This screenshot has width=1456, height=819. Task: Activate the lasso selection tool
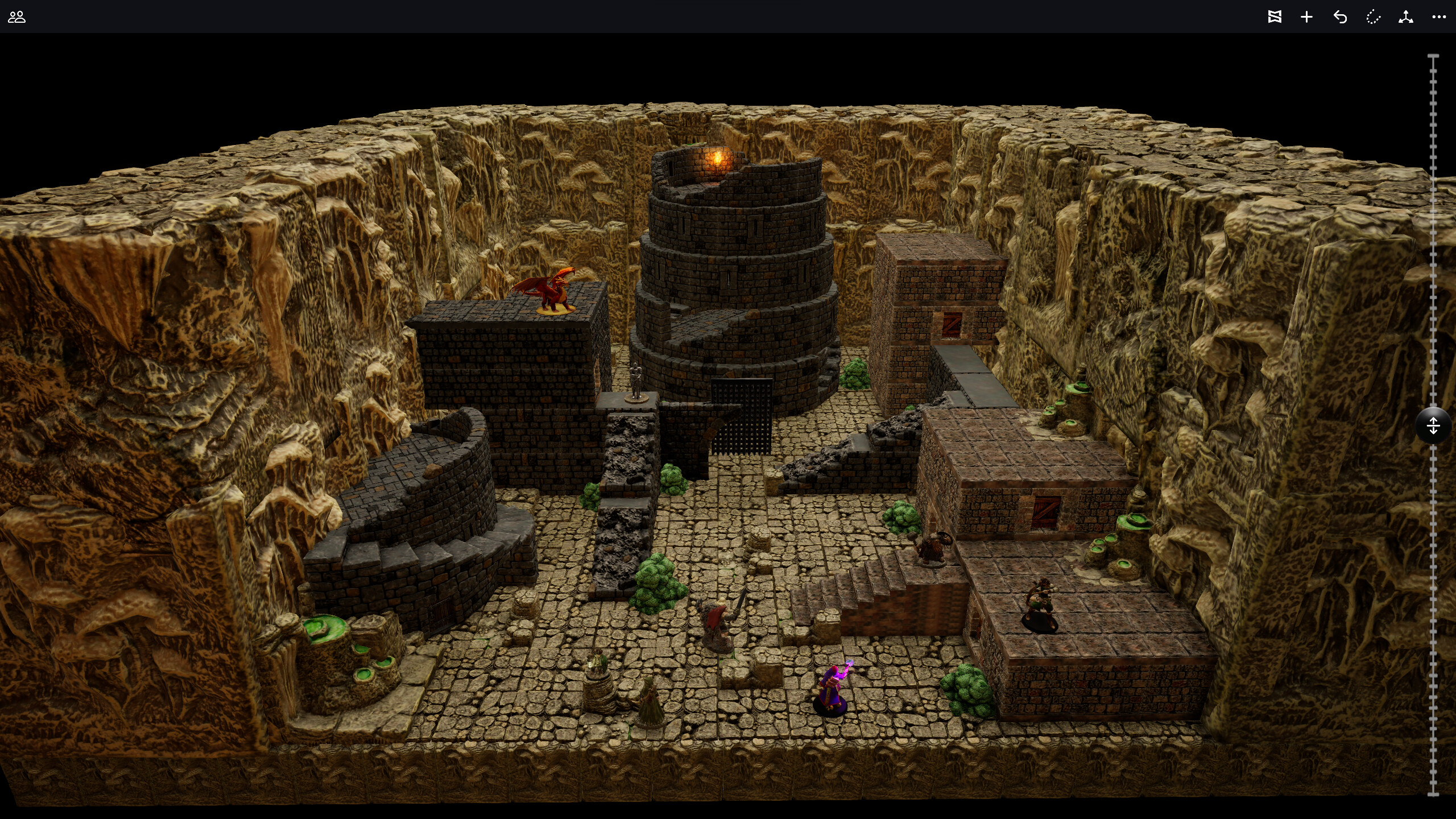(x=1374, y=17)
